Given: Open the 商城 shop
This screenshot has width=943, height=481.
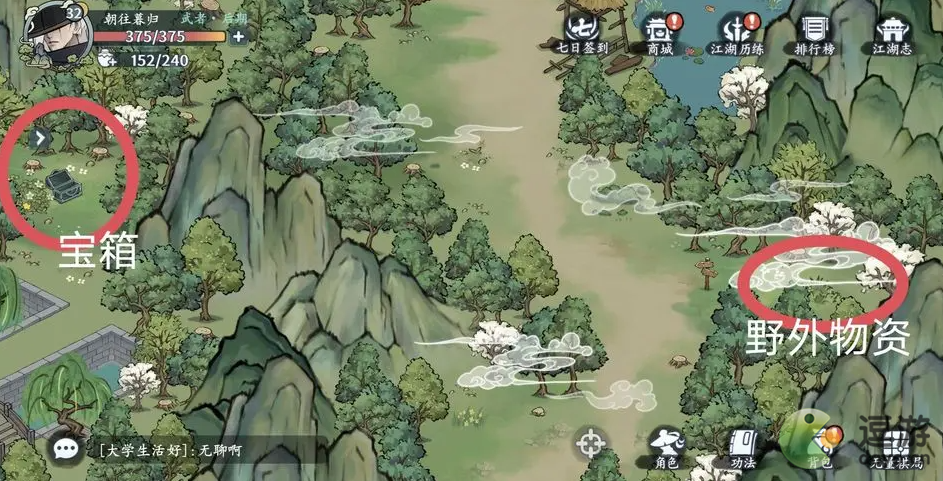Looking at the screenshot, I should [657, 31].
